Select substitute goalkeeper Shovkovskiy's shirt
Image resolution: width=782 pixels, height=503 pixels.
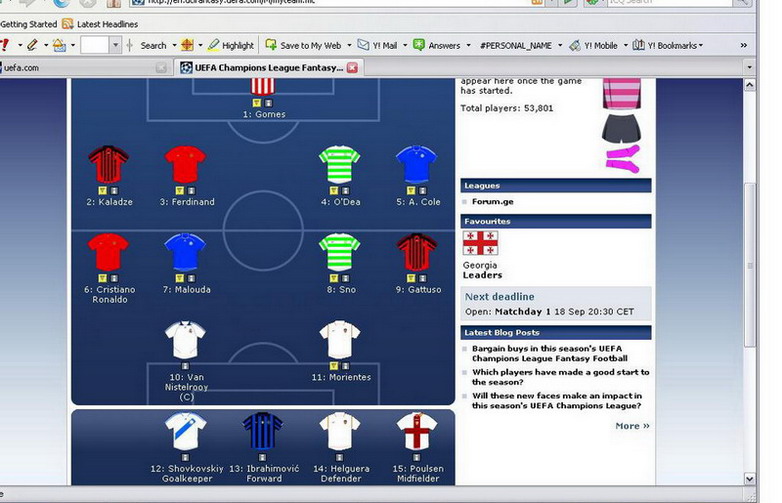186,432
